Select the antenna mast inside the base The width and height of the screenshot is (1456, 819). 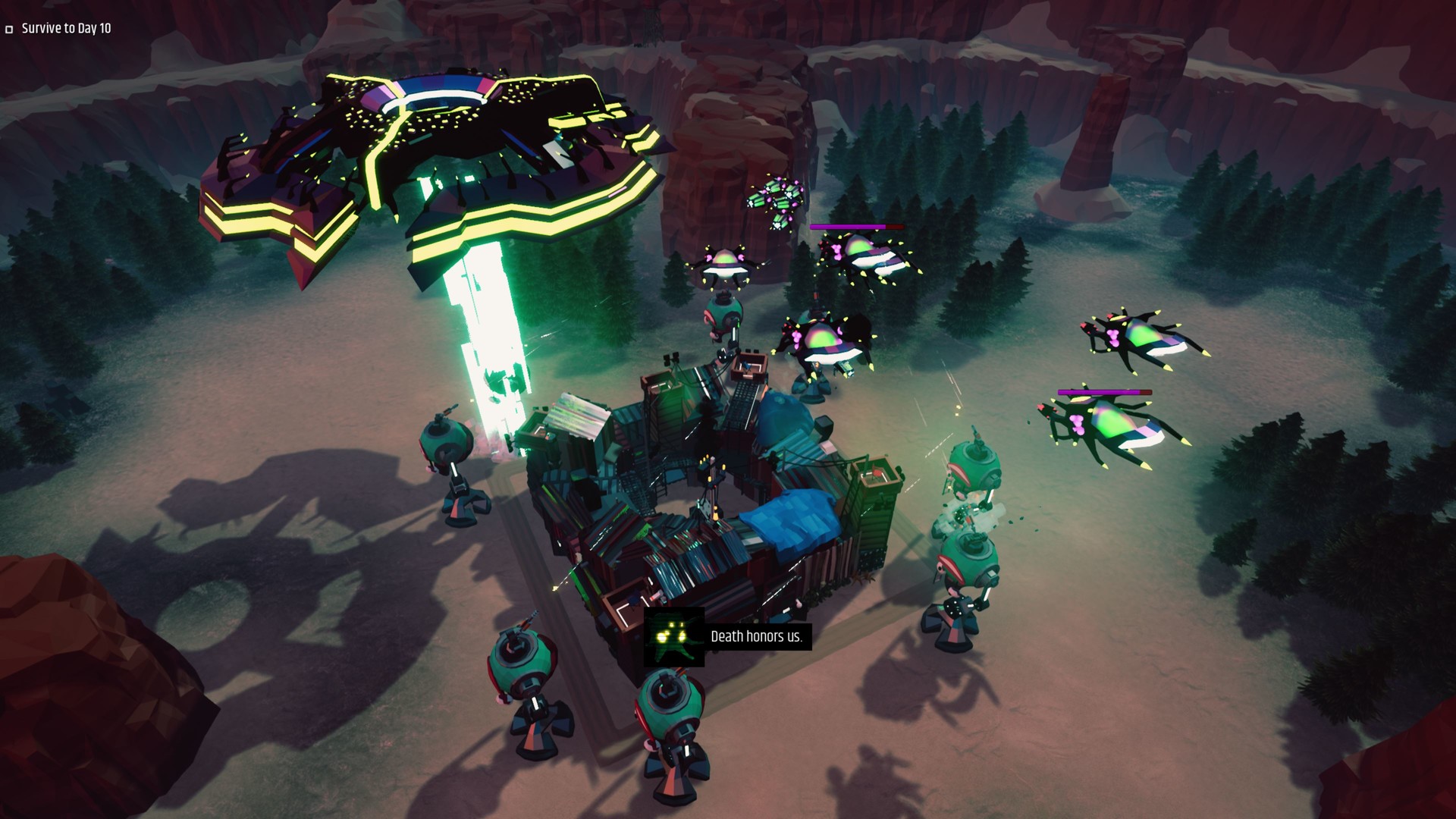pyautogui.click(x=711, y=485)
